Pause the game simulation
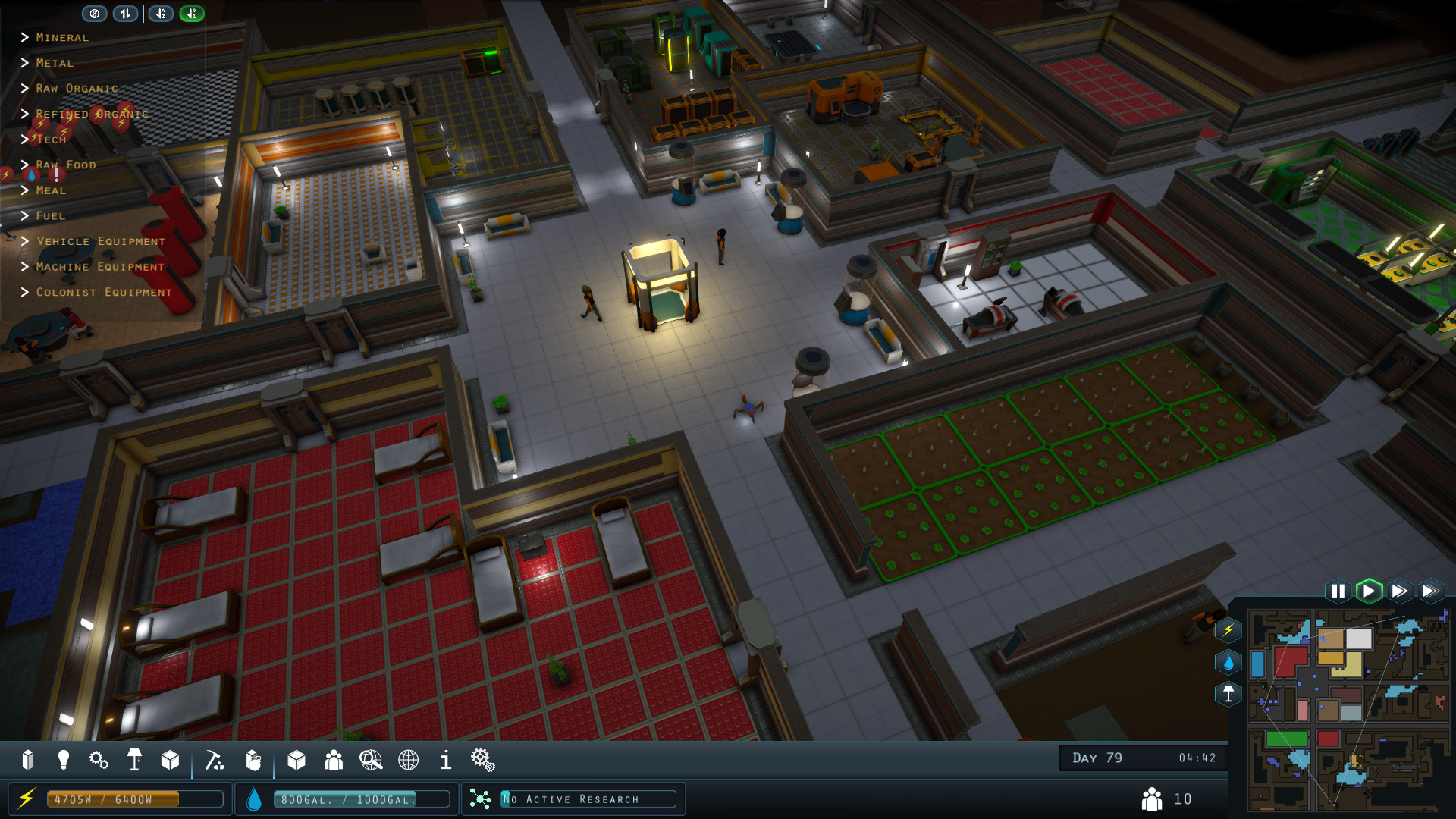 tap(1338, 591)
